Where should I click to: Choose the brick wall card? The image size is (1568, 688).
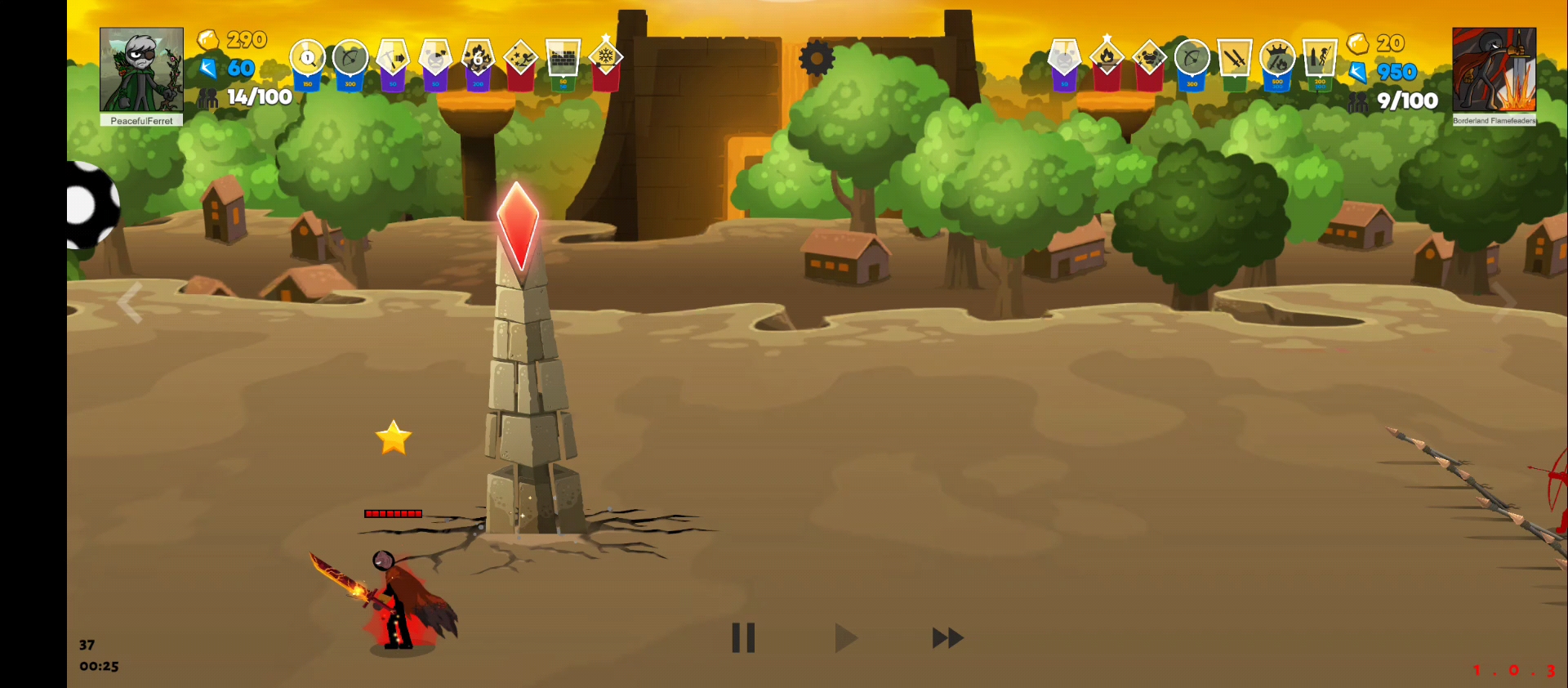[x=563, y=59]
